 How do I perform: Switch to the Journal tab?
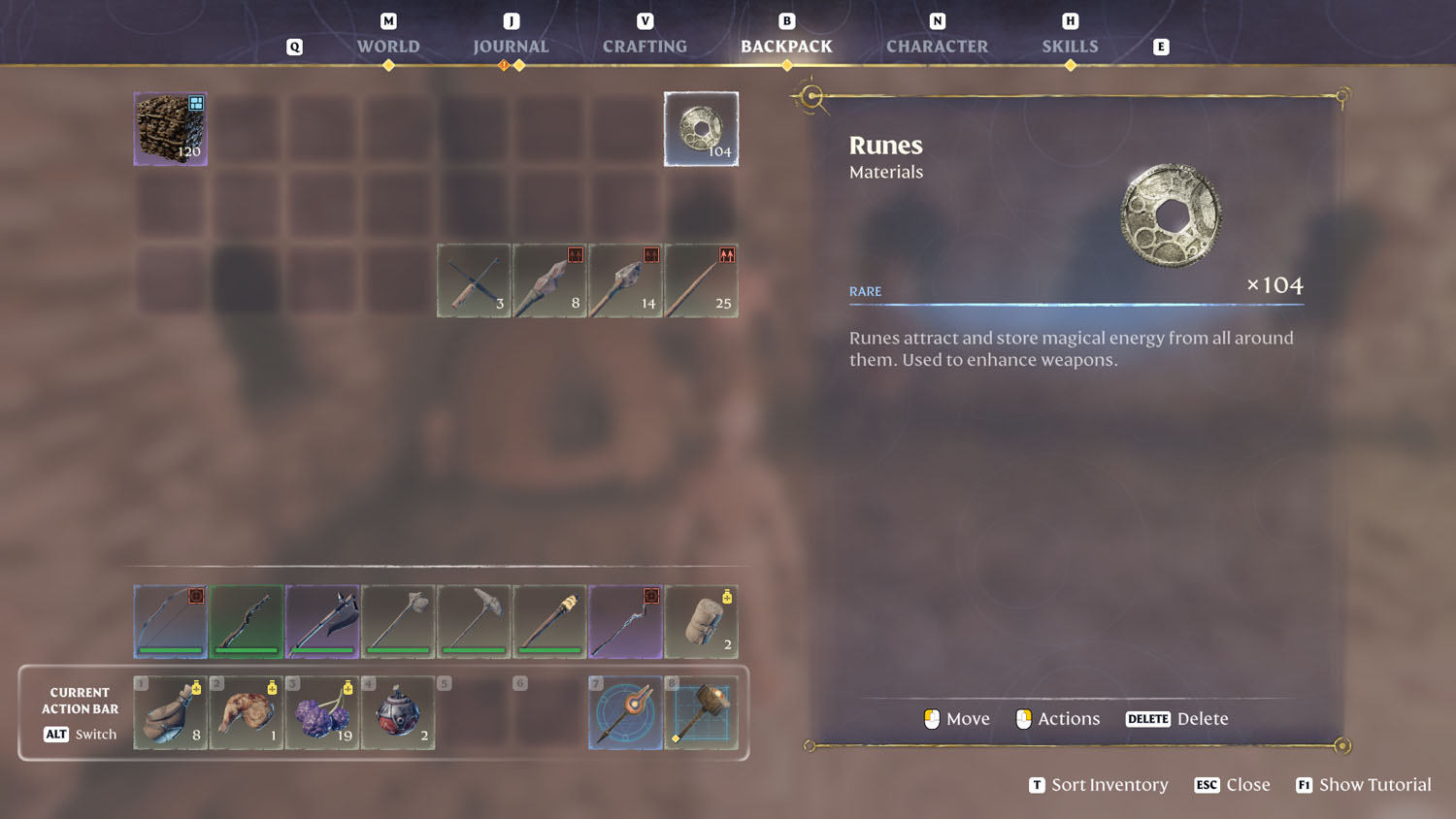click(x=511, y=46)
